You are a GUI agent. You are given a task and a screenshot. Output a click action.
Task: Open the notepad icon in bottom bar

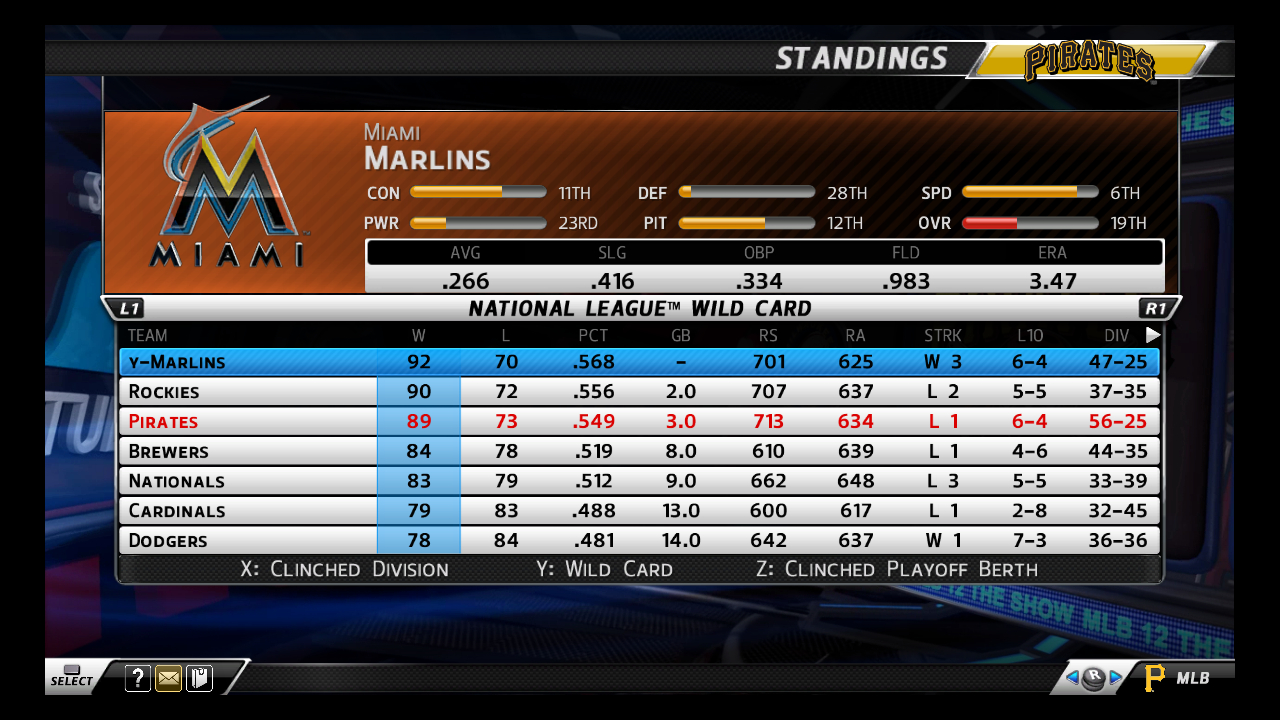pos(200,679)
